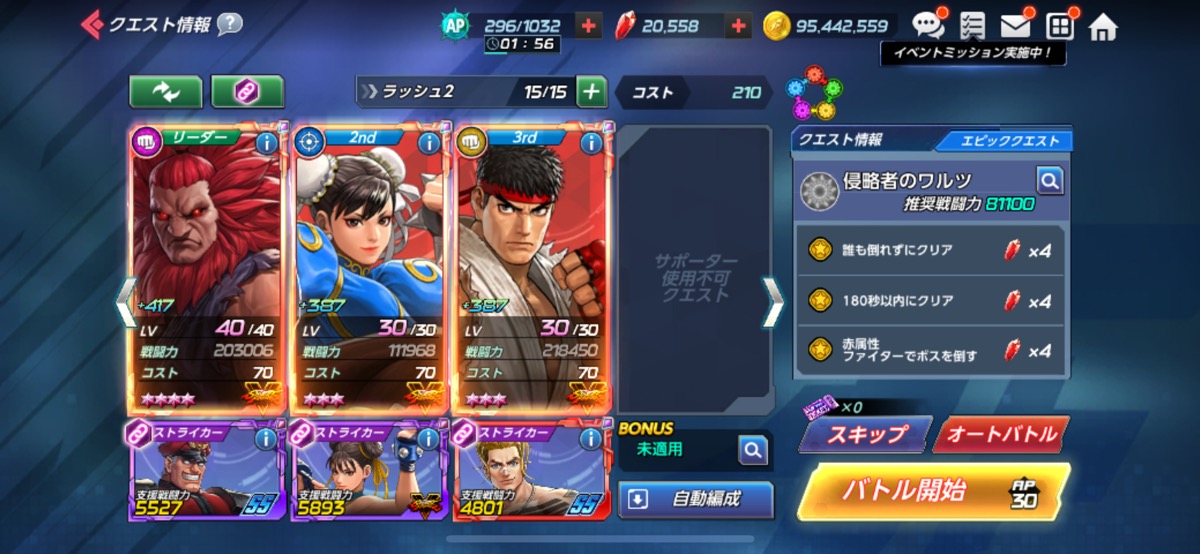Return to the home screen
1200x554 pixels.
(1103, 26)
